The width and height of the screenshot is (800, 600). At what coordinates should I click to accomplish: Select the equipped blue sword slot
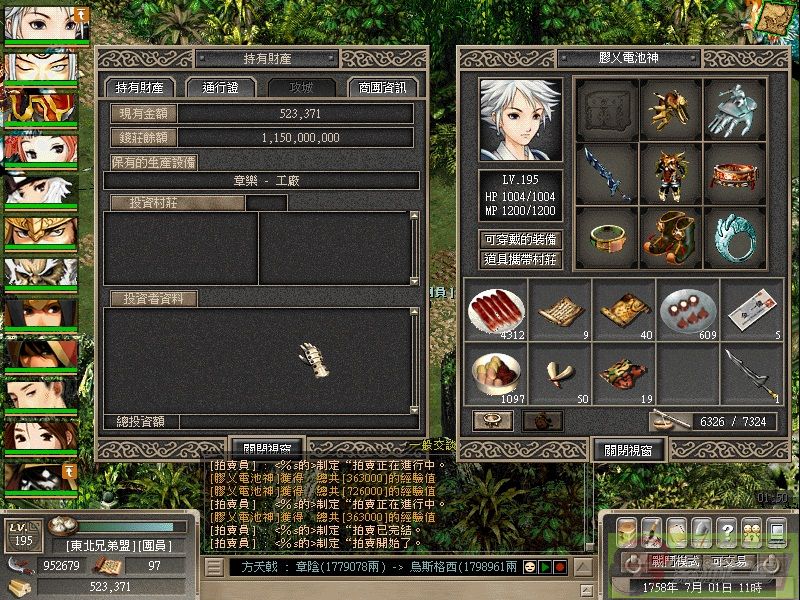click(x=608, y=172)
